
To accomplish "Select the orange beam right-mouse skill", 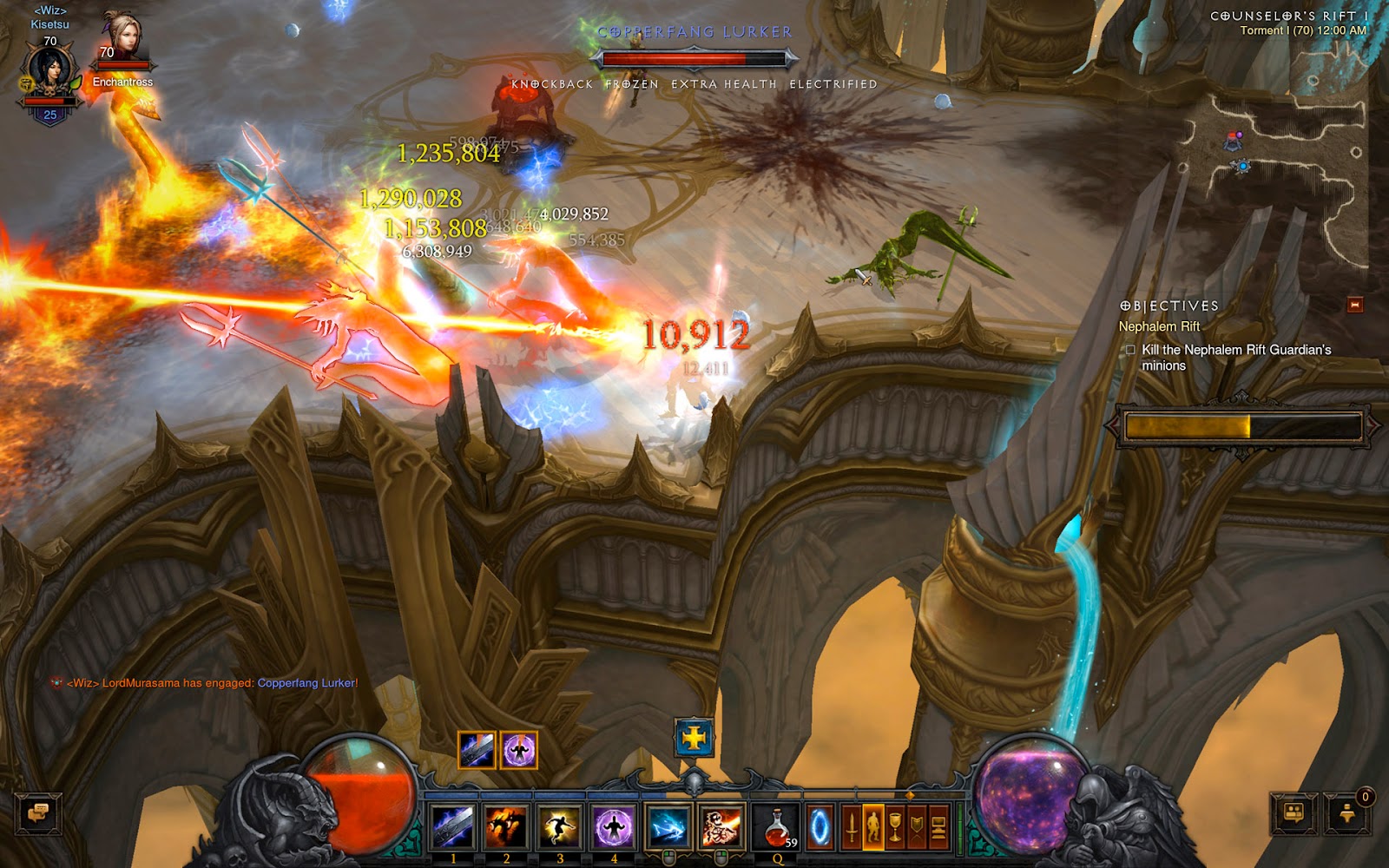I will pos(721,825).
